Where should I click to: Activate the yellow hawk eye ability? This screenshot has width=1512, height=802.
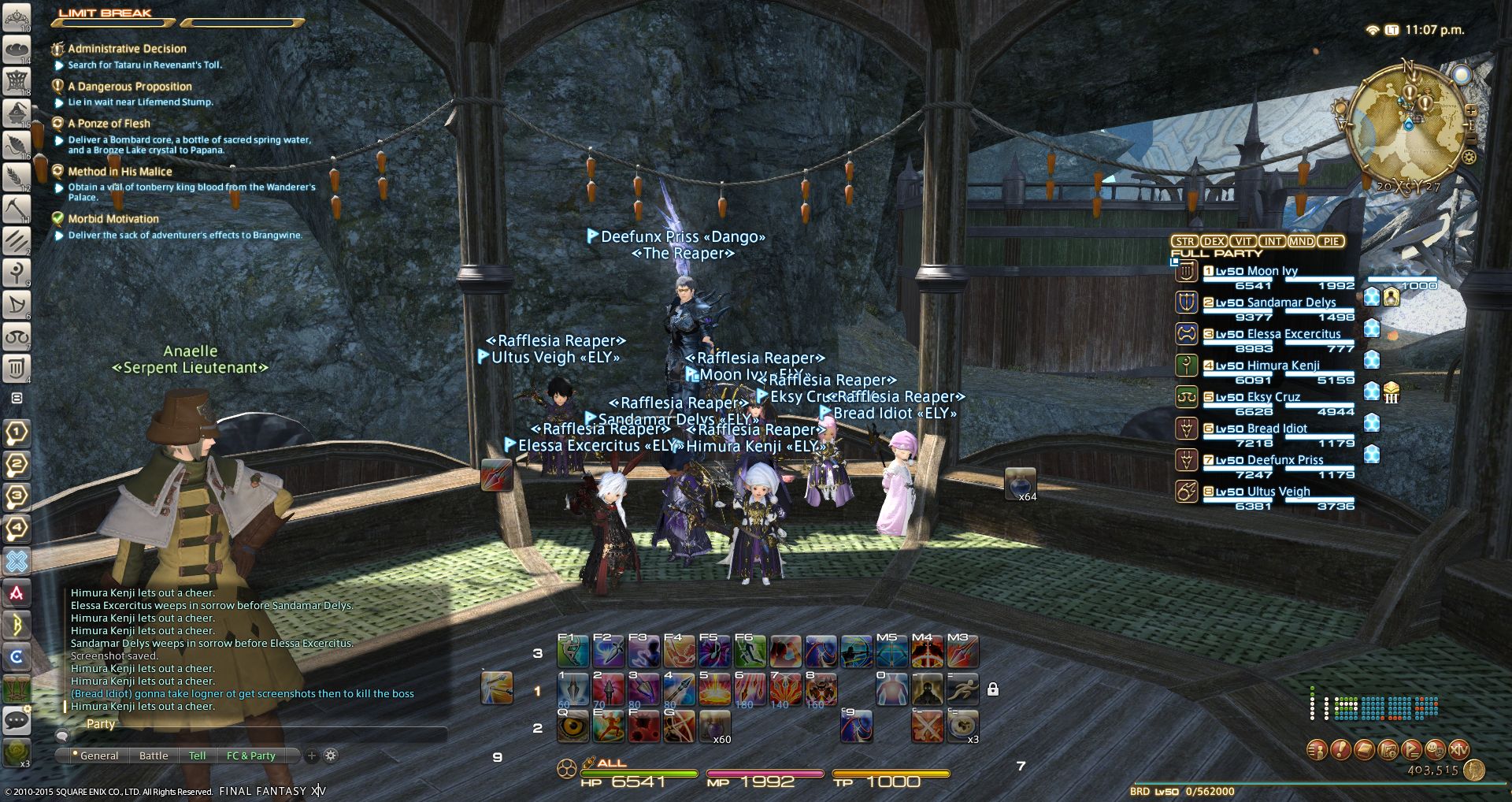pyautogui.click(x=573, y=726)
